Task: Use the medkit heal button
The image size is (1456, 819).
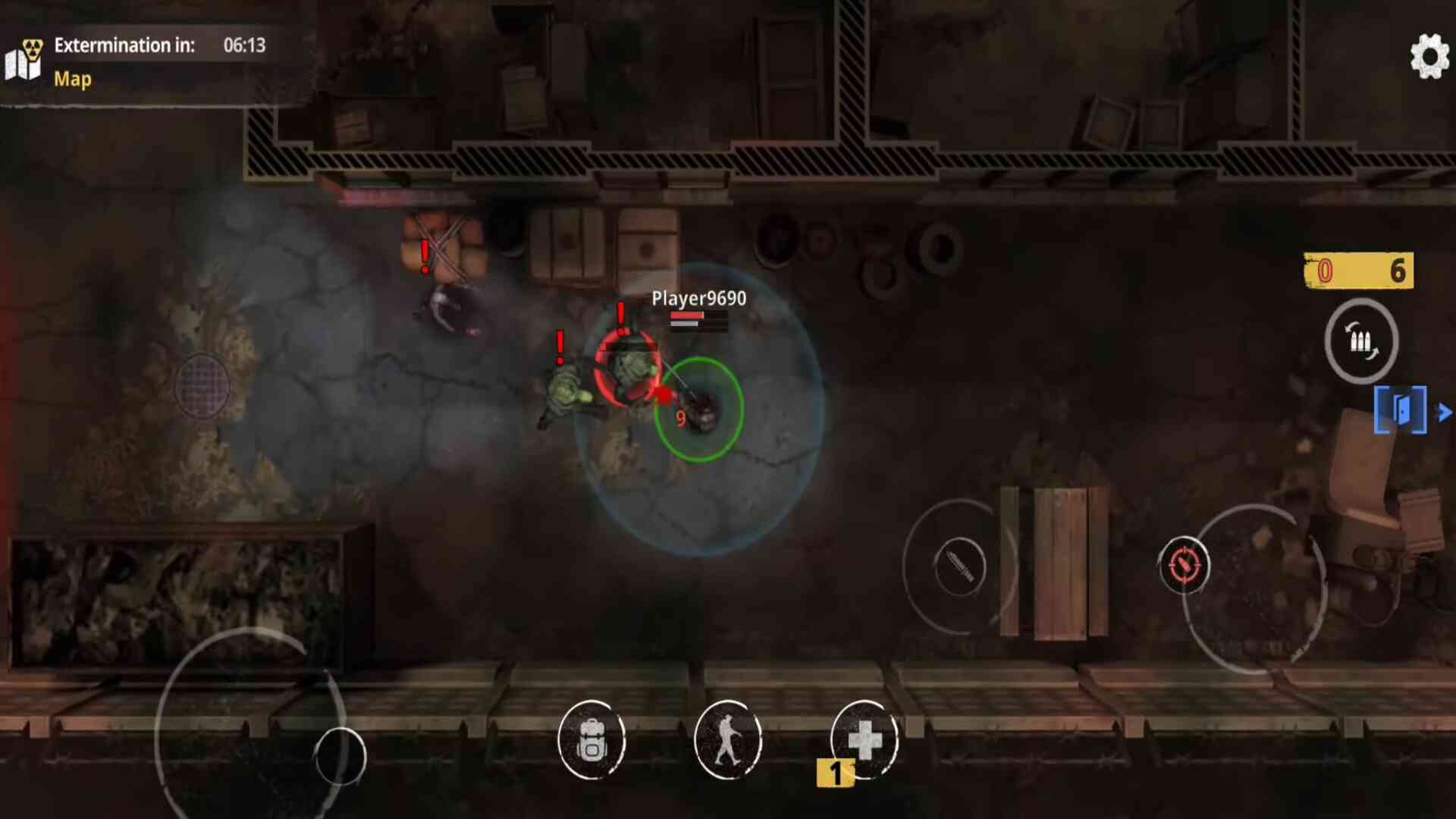Action: pos(864,740)
